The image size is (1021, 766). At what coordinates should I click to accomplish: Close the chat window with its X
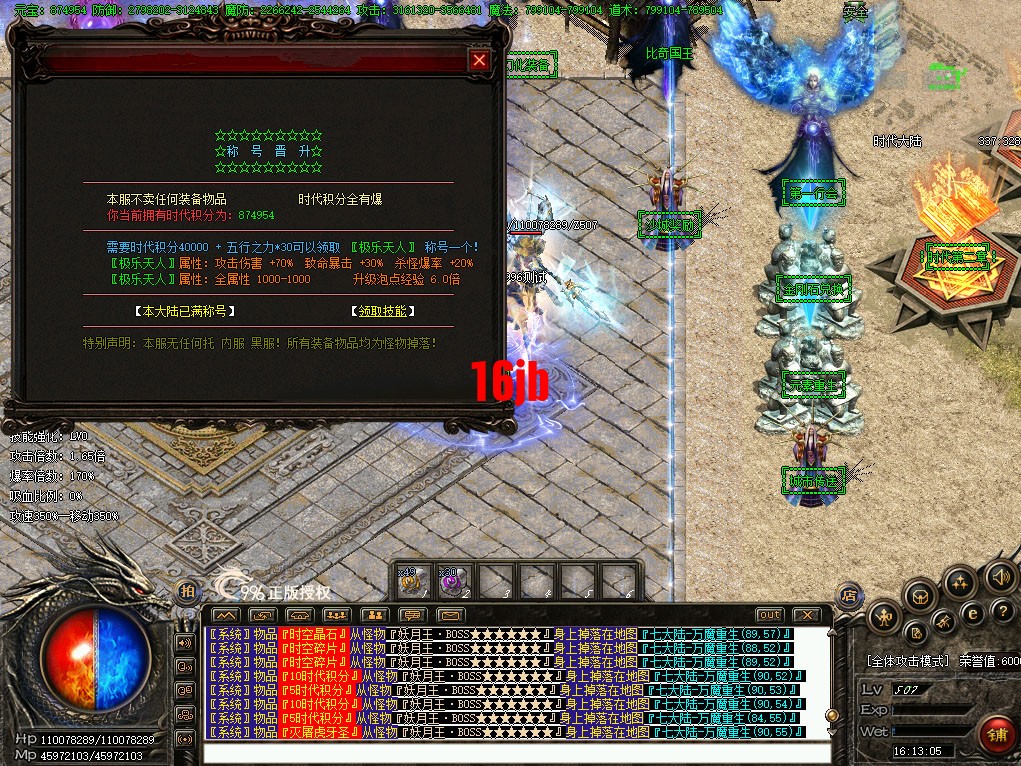(x=805, y=614)
